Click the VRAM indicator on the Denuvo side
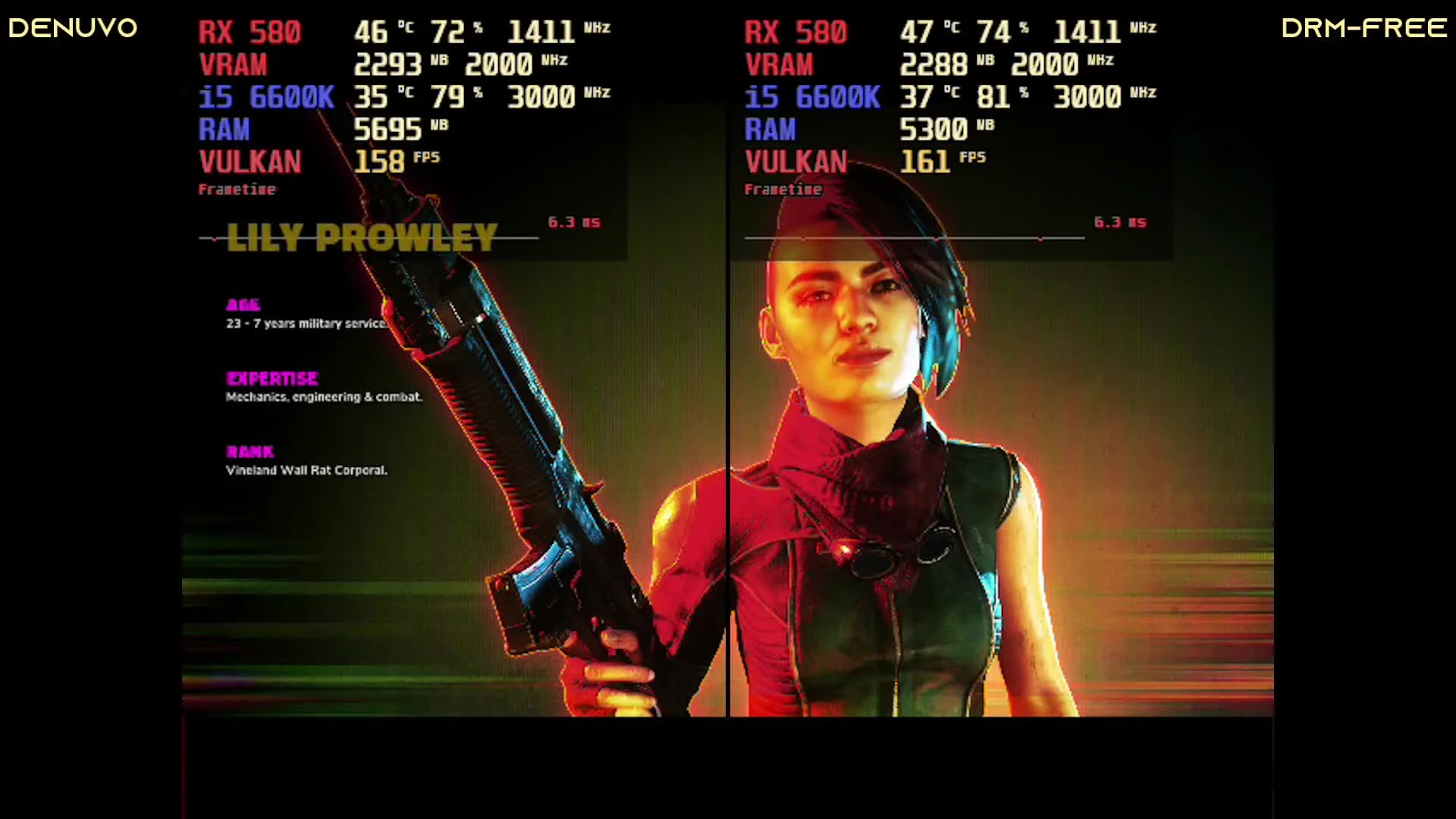The image size is (1456, 819). point(232,64)
